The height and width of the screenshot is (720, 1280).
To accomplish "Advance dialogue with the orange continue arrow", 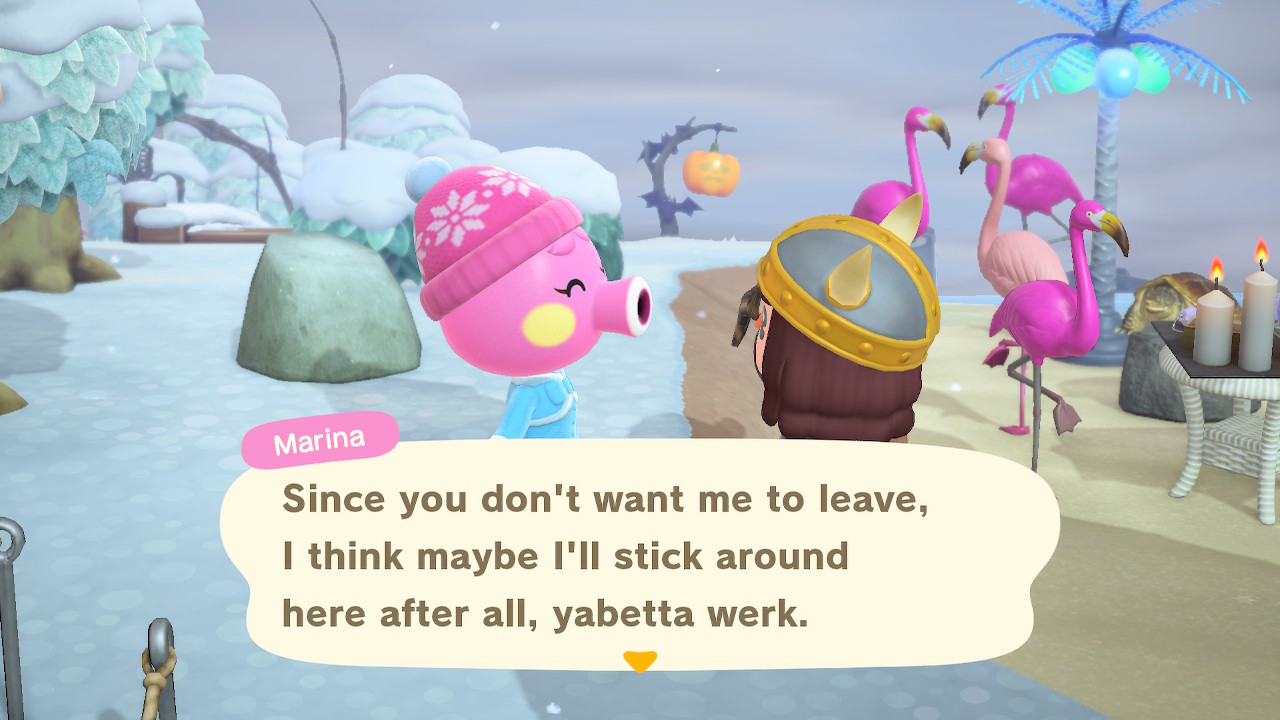I will 640,661.
